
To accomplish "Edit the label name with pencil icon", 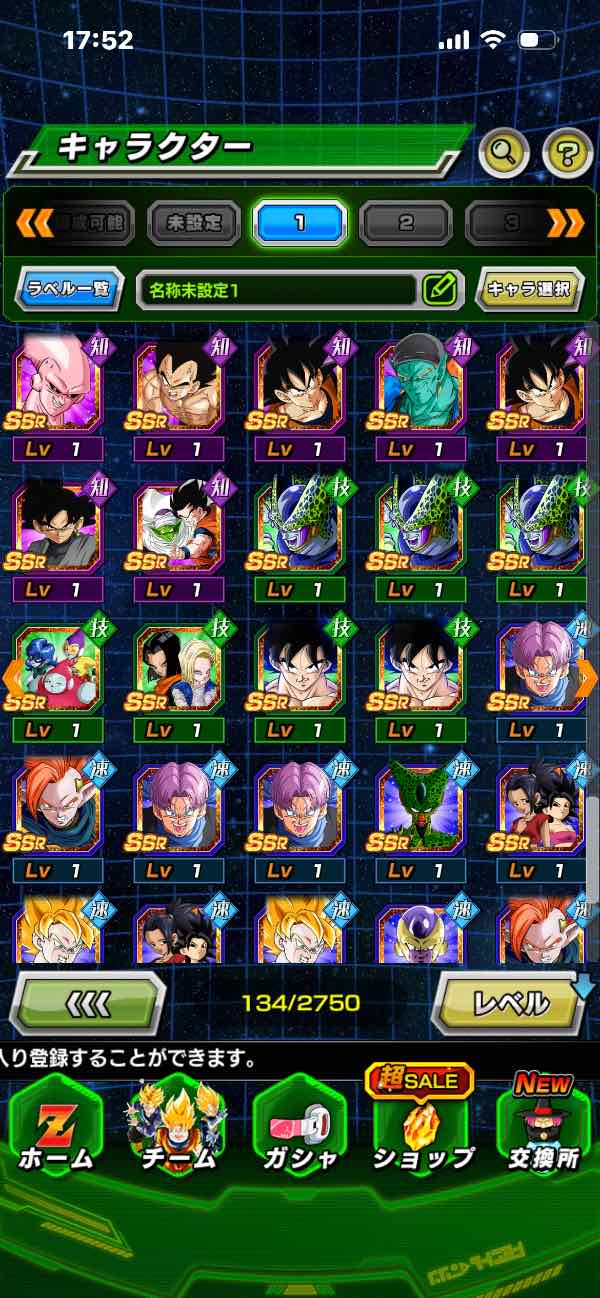I will point(439,290).
